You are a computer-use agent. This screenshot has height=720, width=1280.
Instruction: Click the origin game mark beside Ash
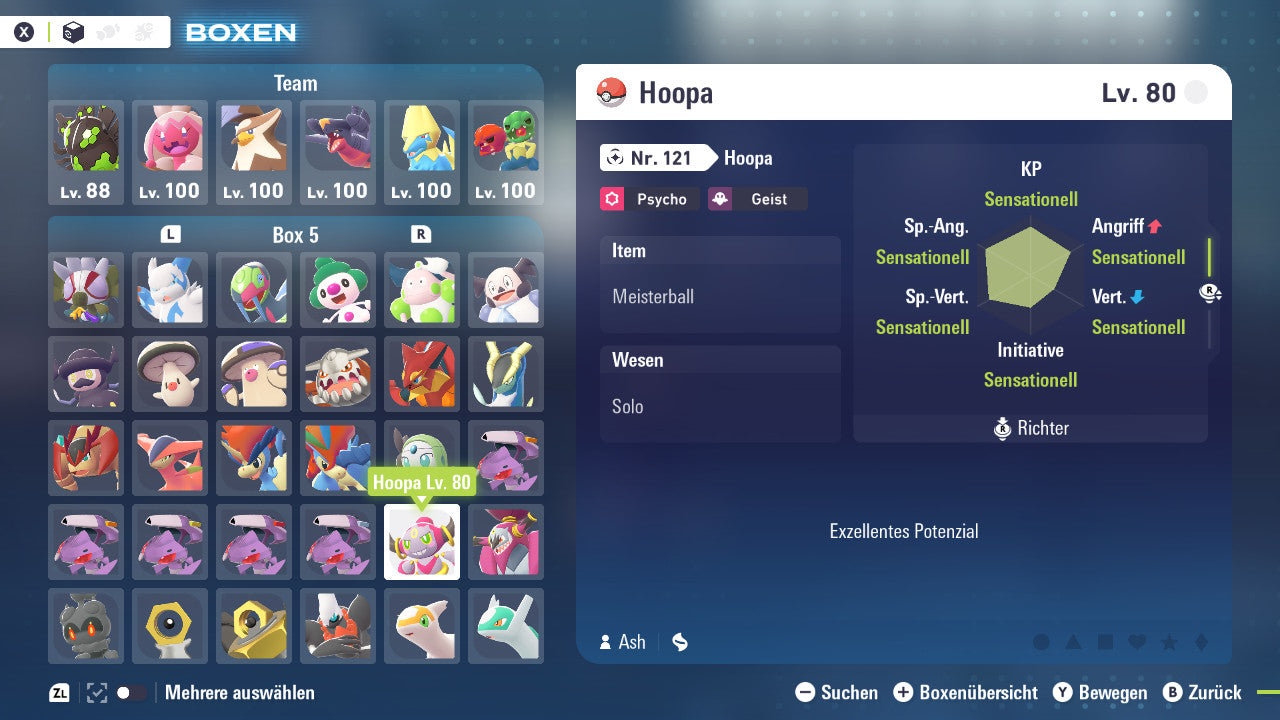pyautogui.click(x=679, y=642)
